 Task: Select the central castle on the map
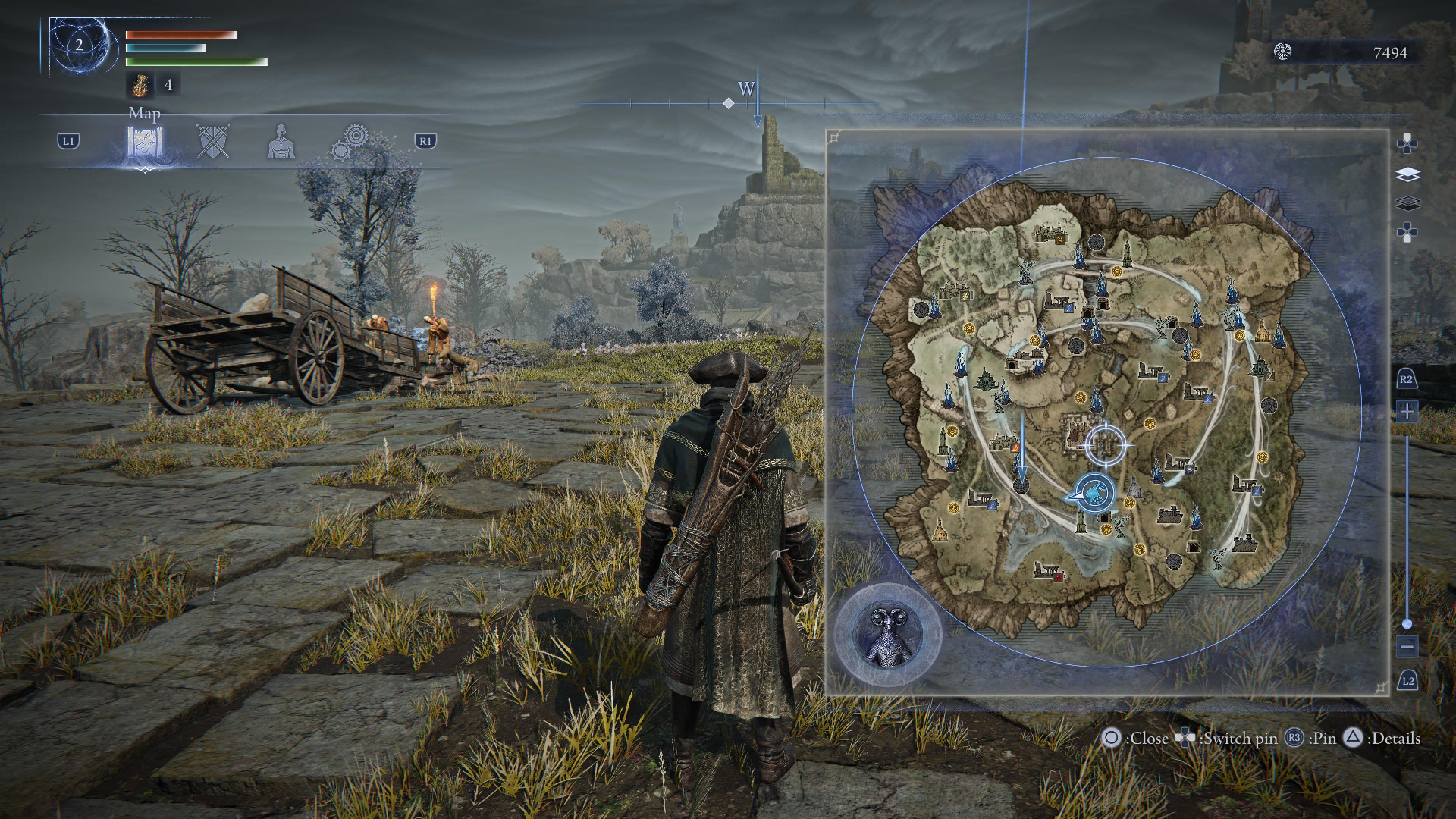(1078, 434)
